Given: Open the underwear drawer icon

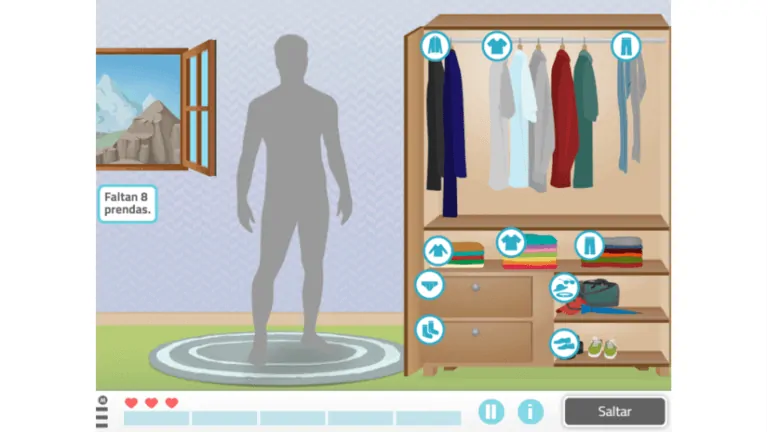Looking at the screenshot, I should pyautogui.click(x=429, y=285).
